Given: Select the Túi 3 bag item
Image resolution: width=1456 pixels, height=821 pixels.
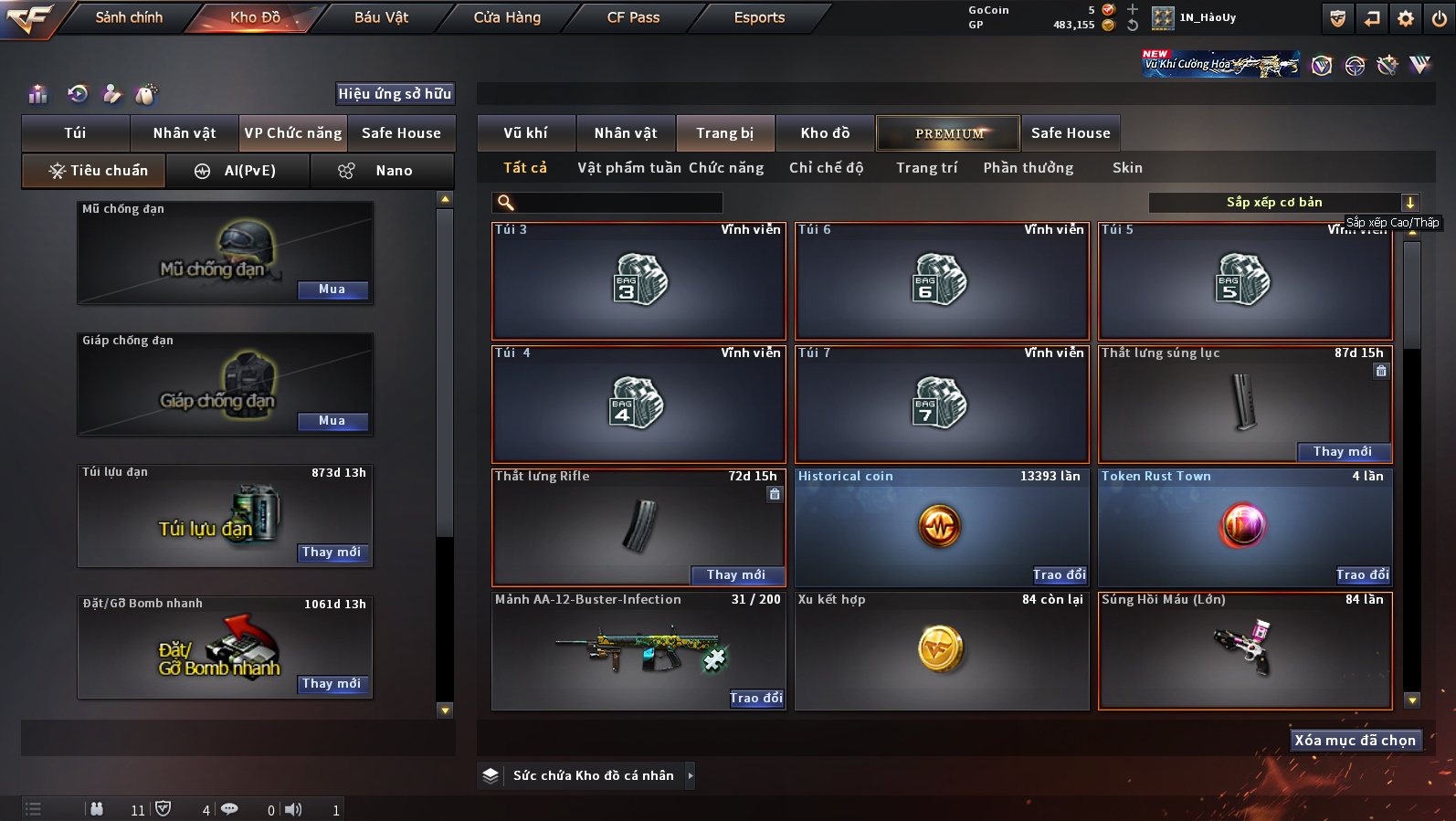Looking at the screenshot, I should [638, 281].
